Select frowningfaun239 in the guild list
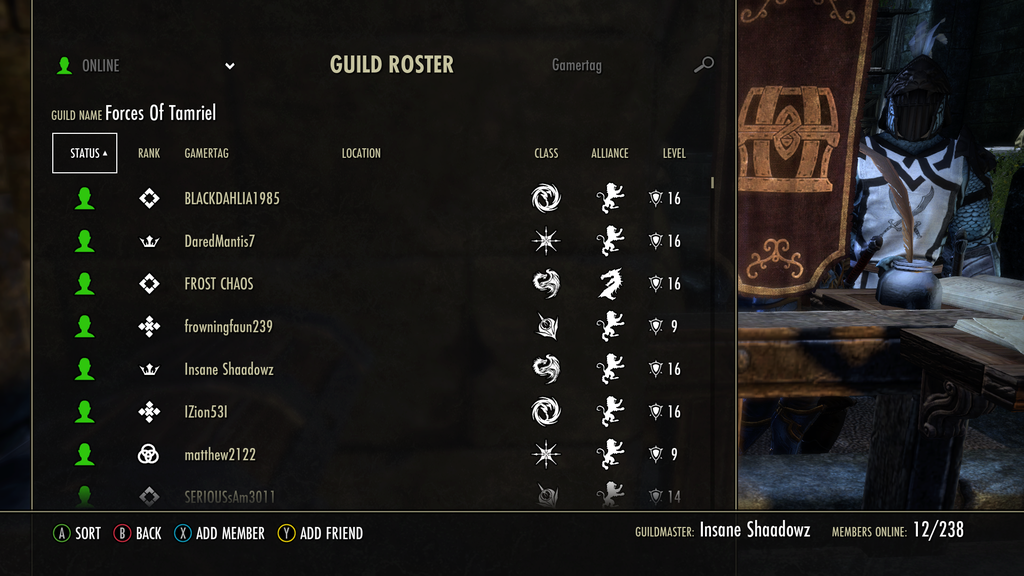The image size is (1024, 576). (228, 326)
